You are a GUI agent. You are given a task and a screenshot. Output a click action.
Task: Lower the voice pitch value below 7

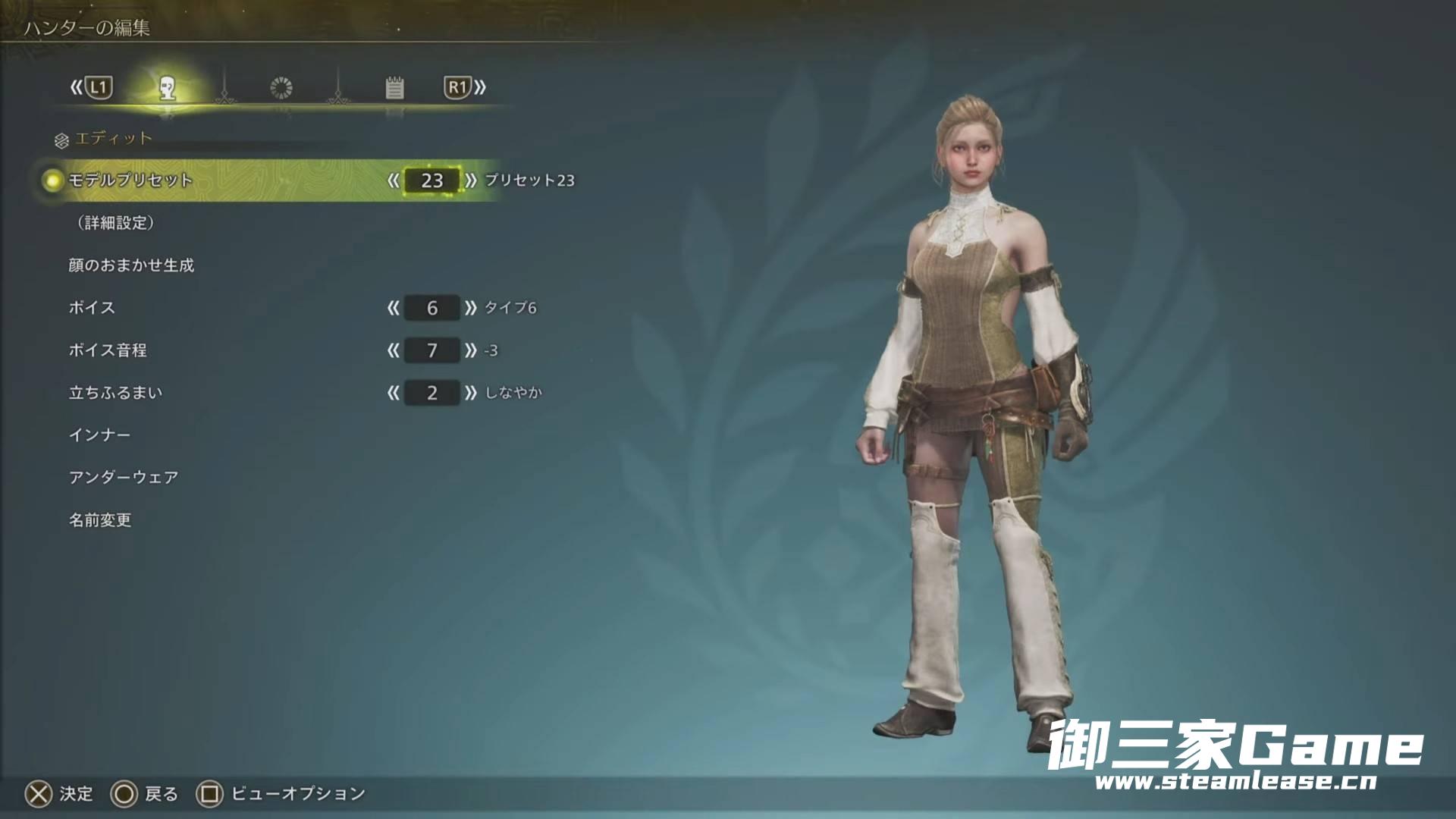(393, 350)
